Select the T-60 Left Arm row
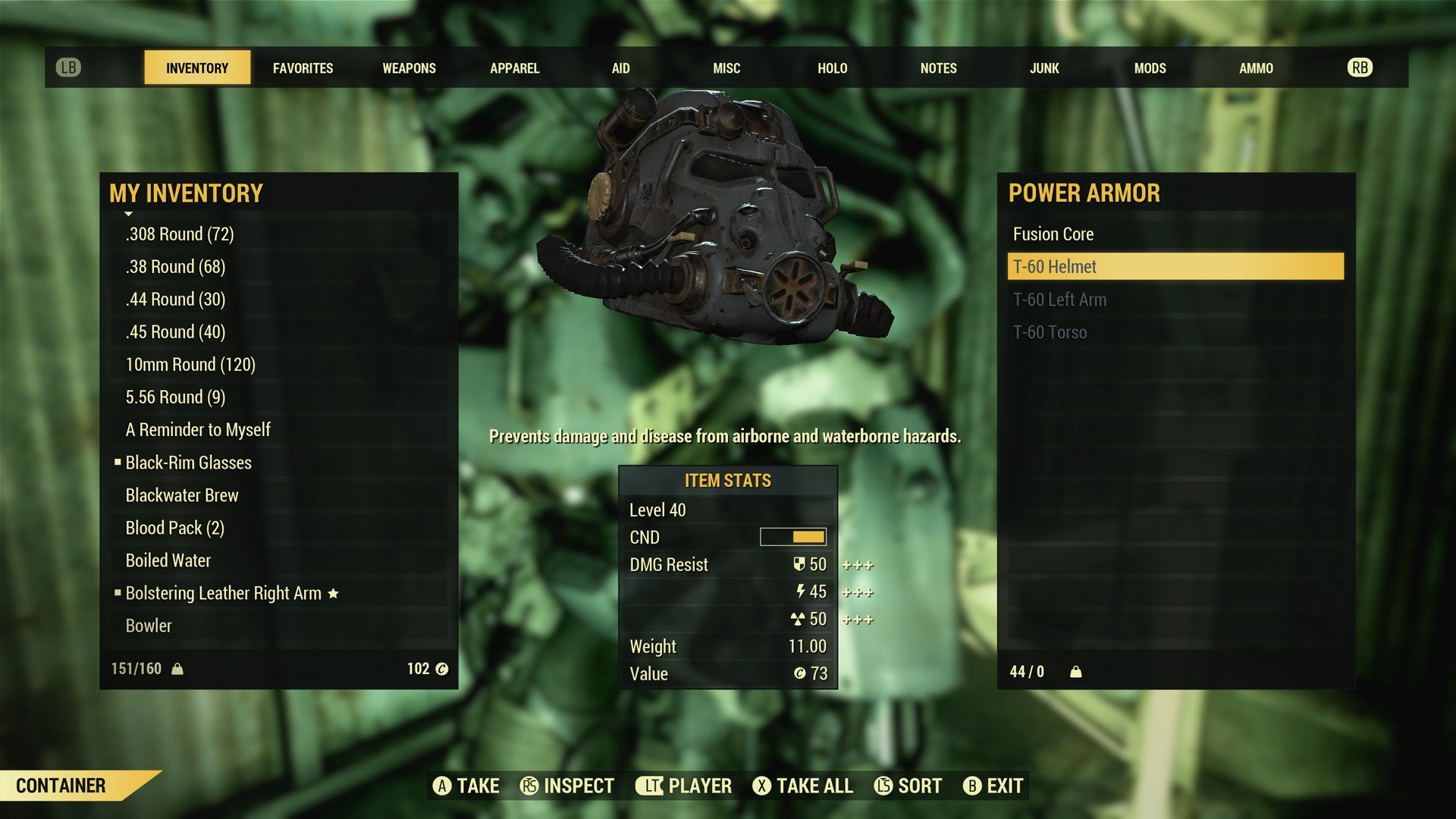 click(1059, 300)
